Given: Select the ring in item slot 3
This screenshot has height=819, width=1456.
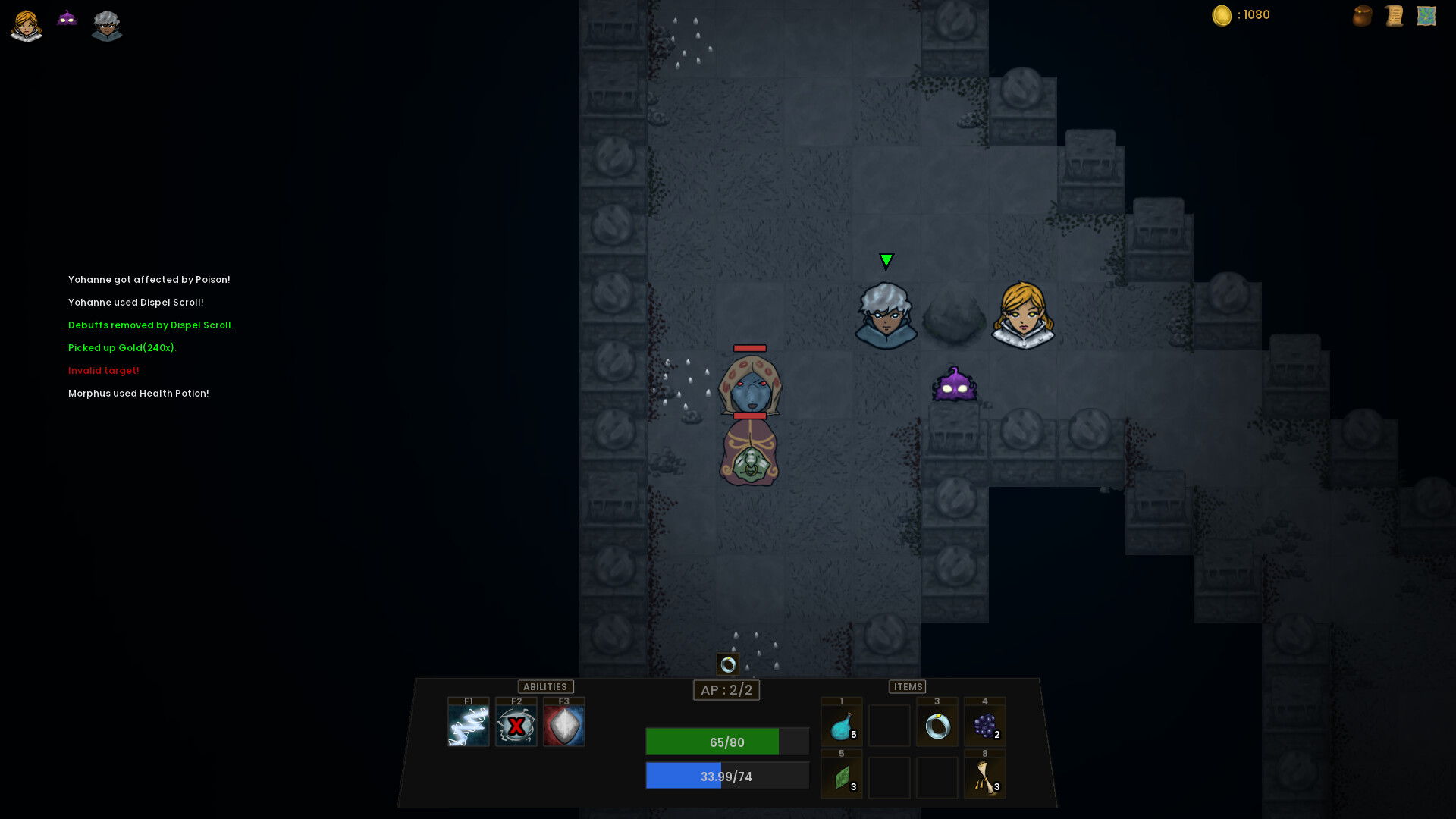Looking at the screenshot, I should (937, 726).
